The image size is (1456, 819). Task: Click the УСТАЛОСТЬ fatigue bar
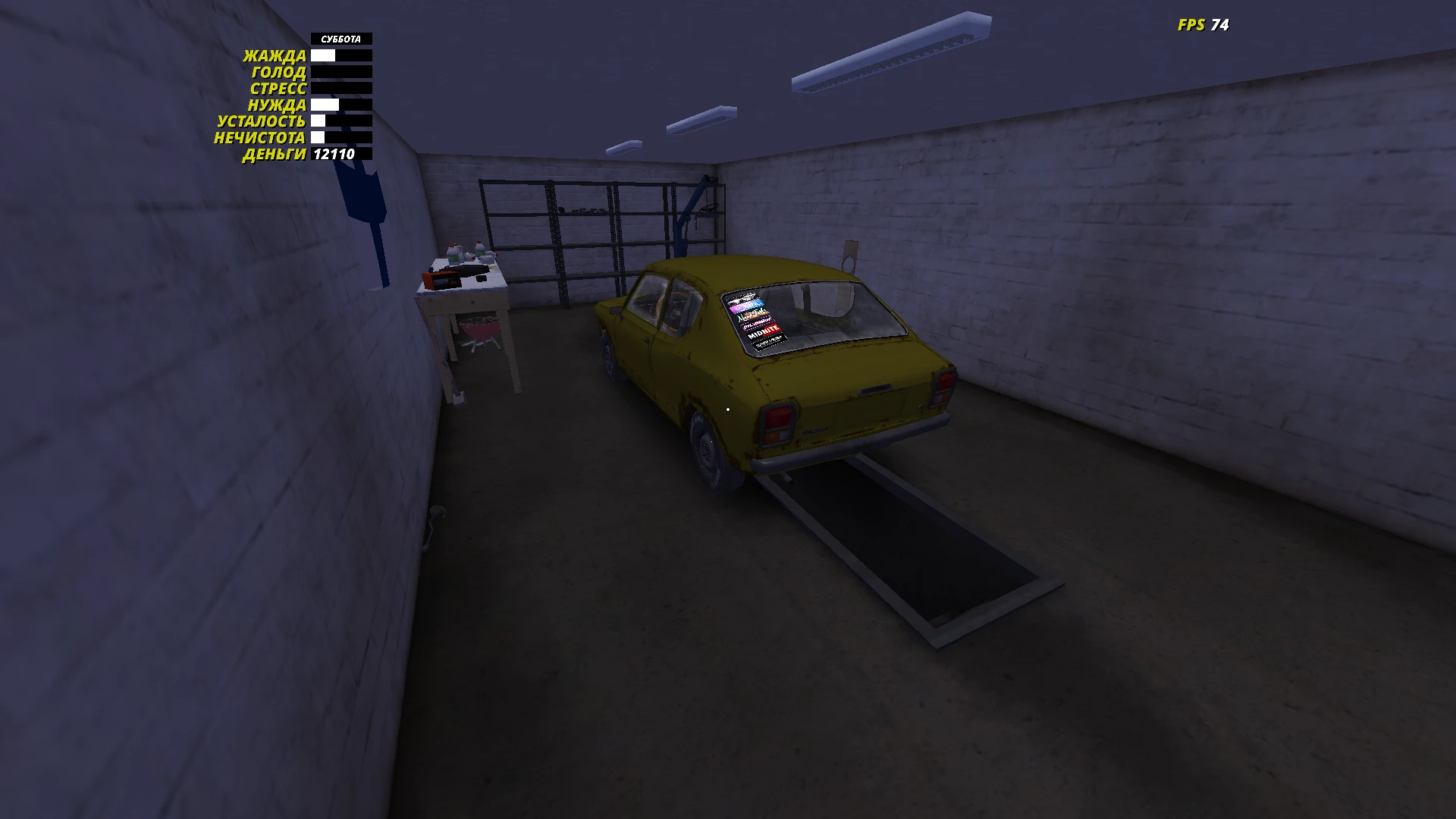coord(340,121)
